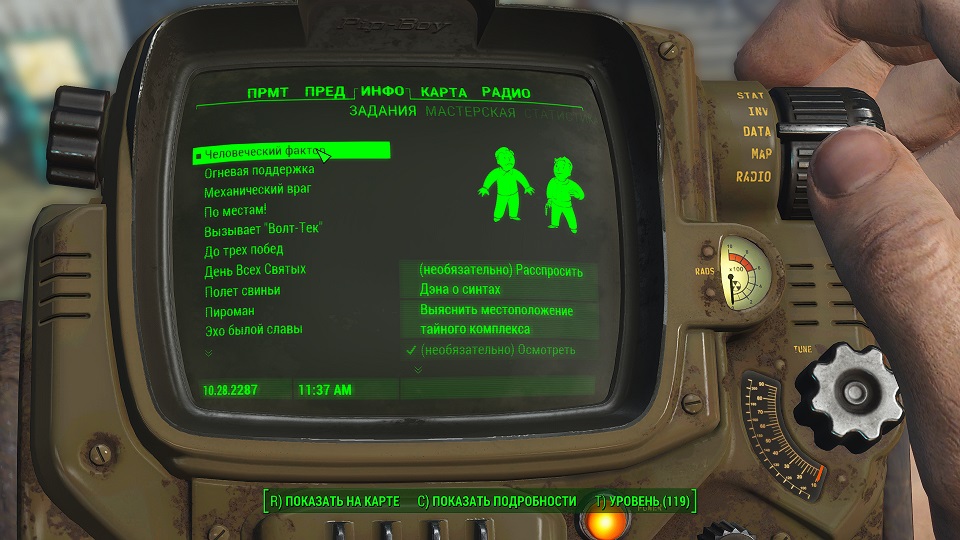The height and width of the screenshot is (540, 960).
Task: Switch to the ПРМТ tab
Action: click(x=267, y=93)
